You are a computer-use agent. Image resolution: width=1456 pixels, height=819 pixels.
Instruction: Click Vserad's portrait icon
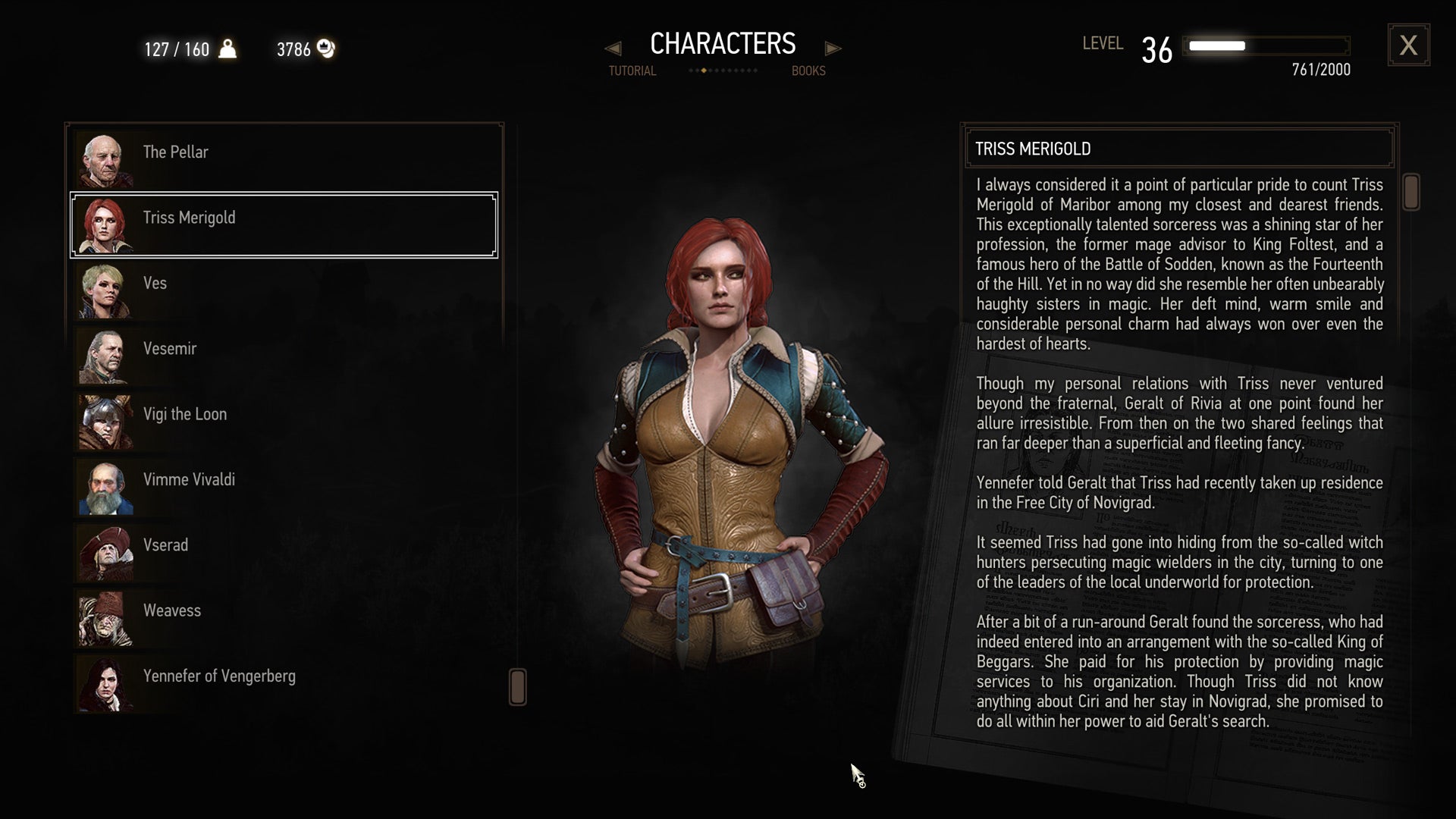(106, 551)
